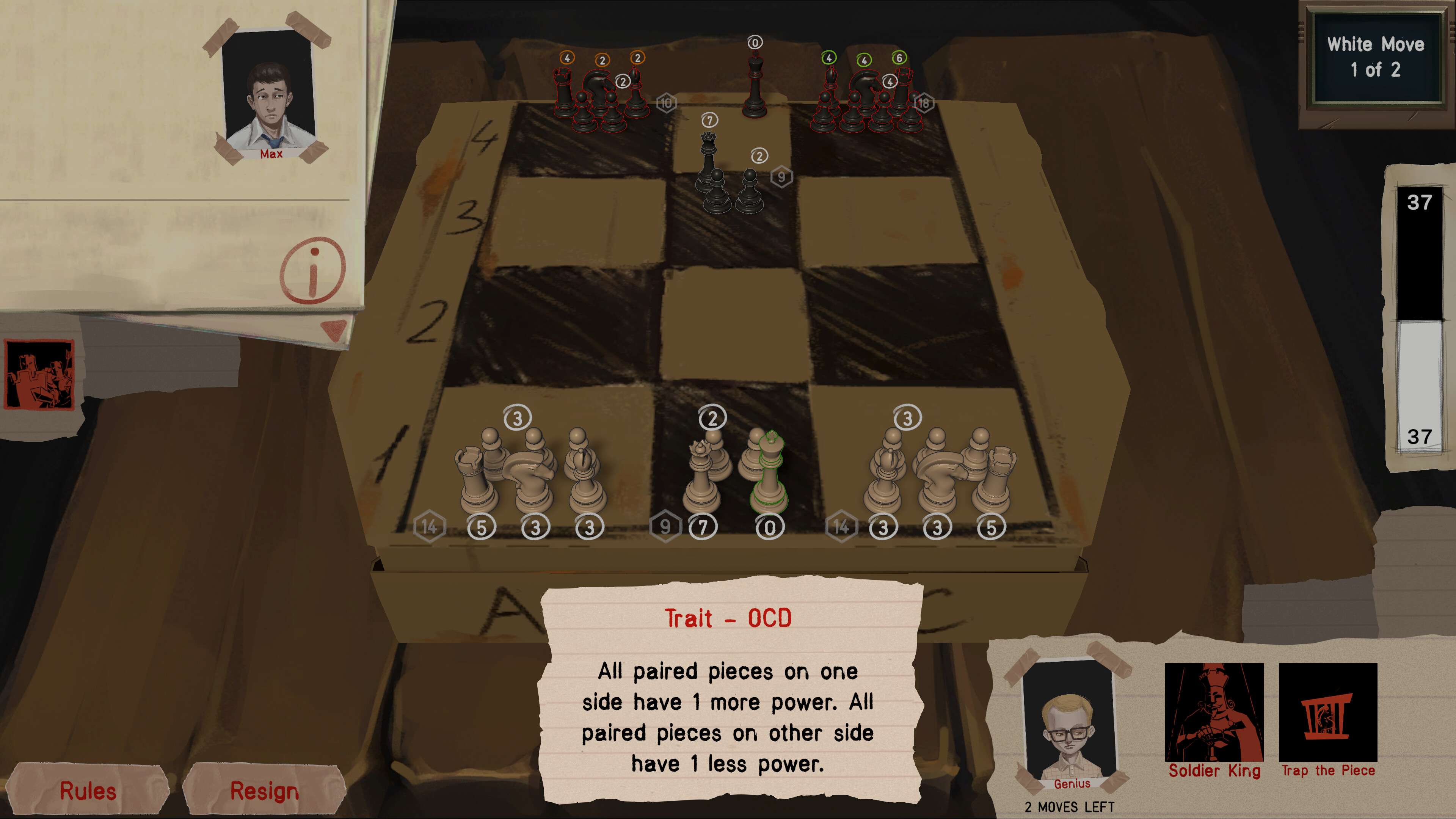Click the circled 0 badge above the black king

(756, 42)
